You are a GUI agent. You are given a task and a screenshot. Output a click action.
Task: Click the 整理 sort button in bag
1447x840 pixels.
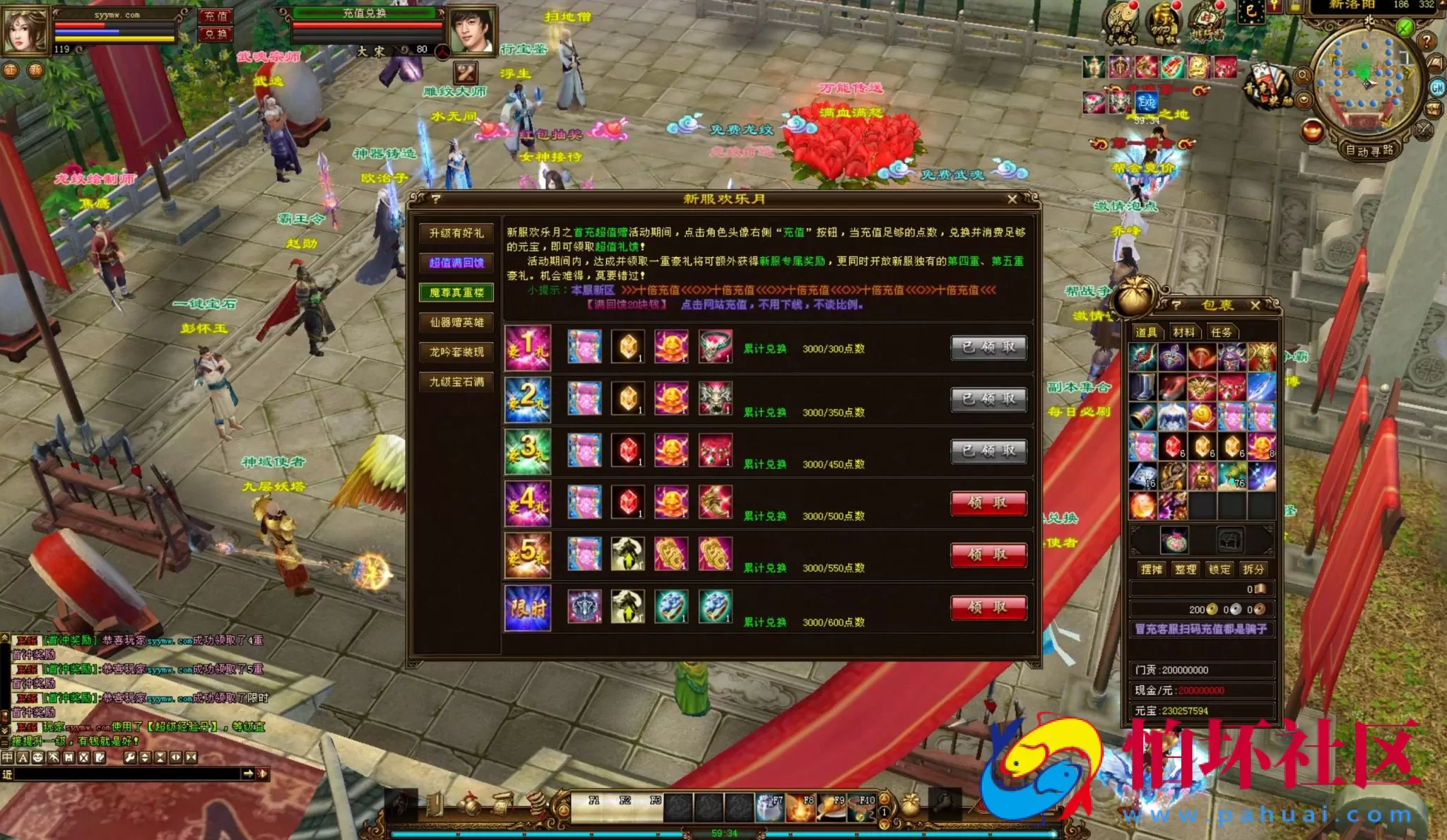click(x=1185, y=569)
